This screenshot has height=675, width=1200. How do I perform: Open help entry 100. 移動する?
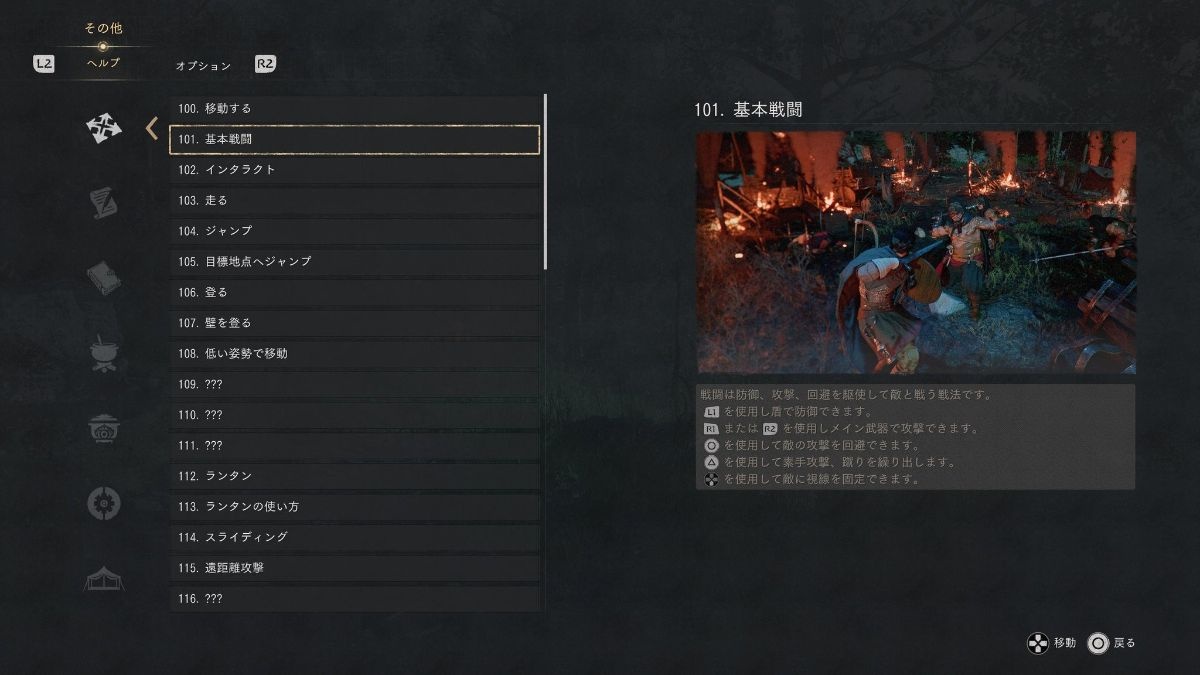click(354, 108)
